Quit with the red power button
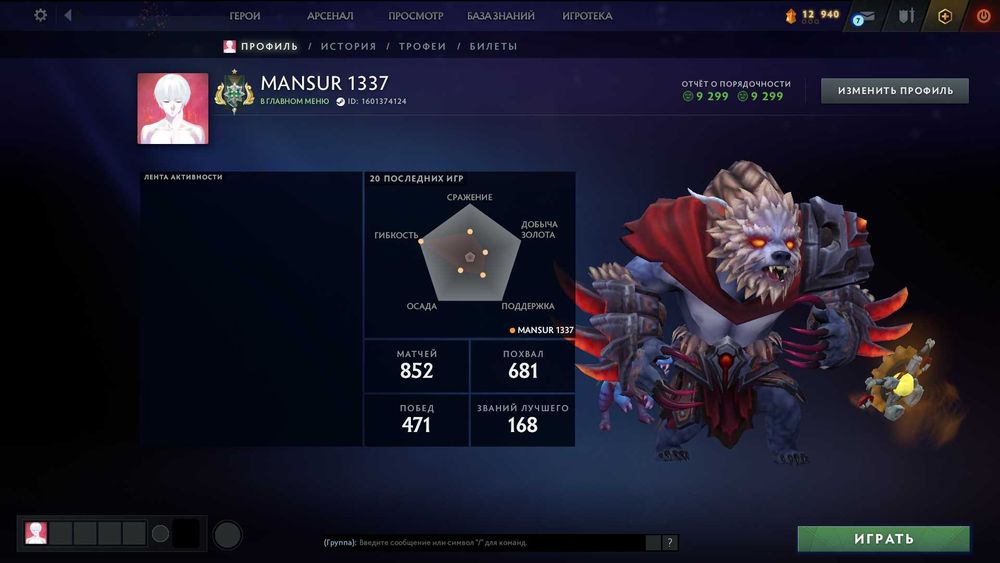The height and width of the screenshot is (563, 1000). click(x=983, y=16)
